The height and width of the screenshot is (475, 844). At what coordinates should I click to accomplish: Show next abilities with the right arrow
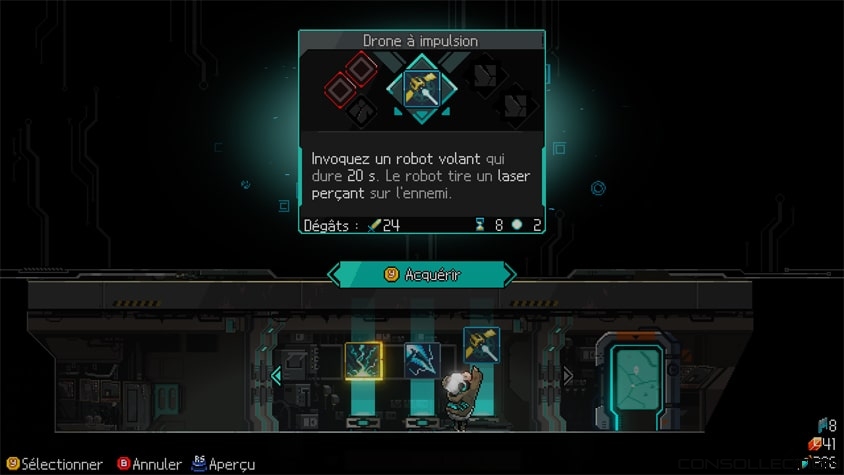click(x=568, y=376)
